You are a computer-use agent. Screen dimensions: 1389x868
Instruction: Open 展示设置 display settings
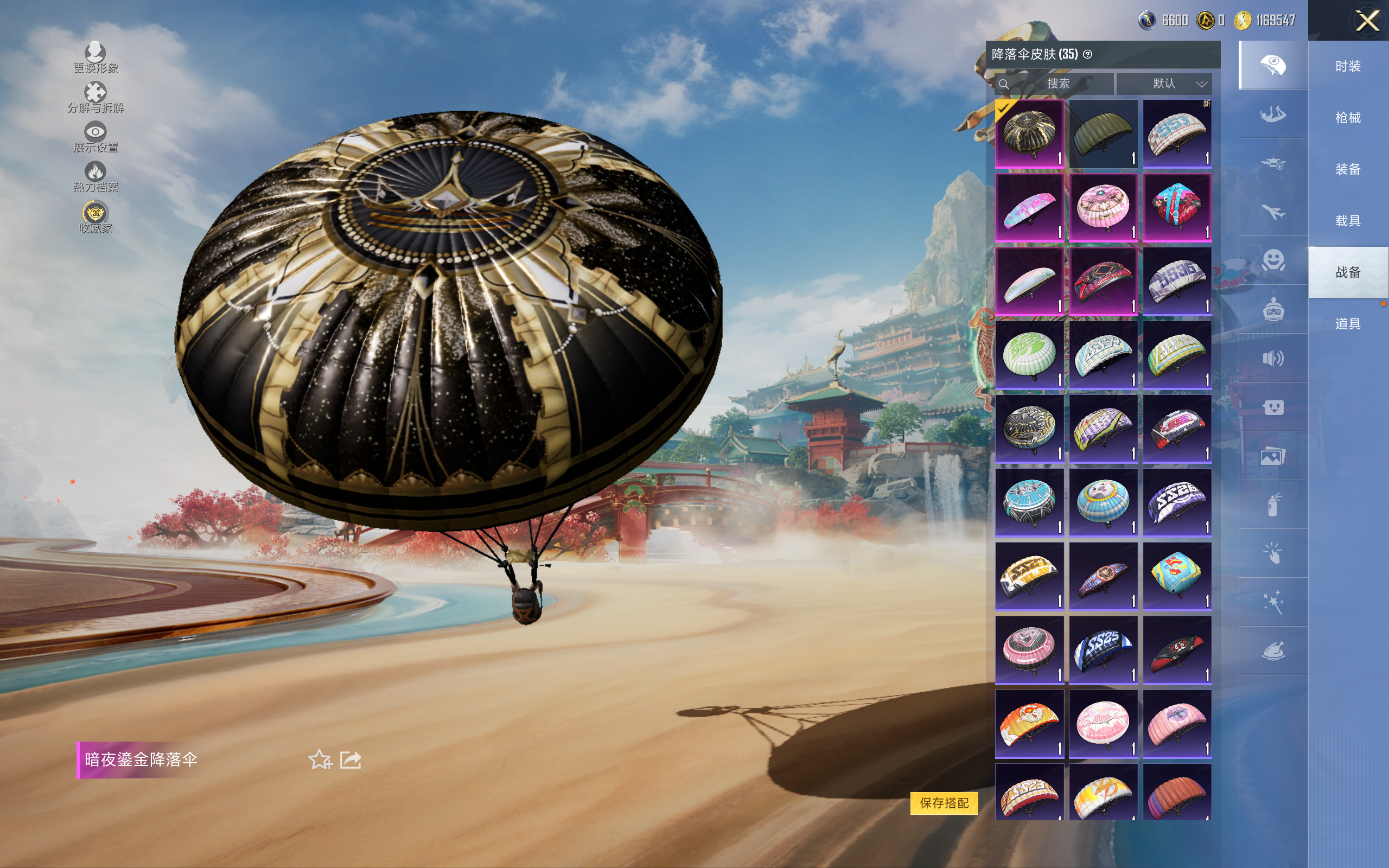coord(95,137)
